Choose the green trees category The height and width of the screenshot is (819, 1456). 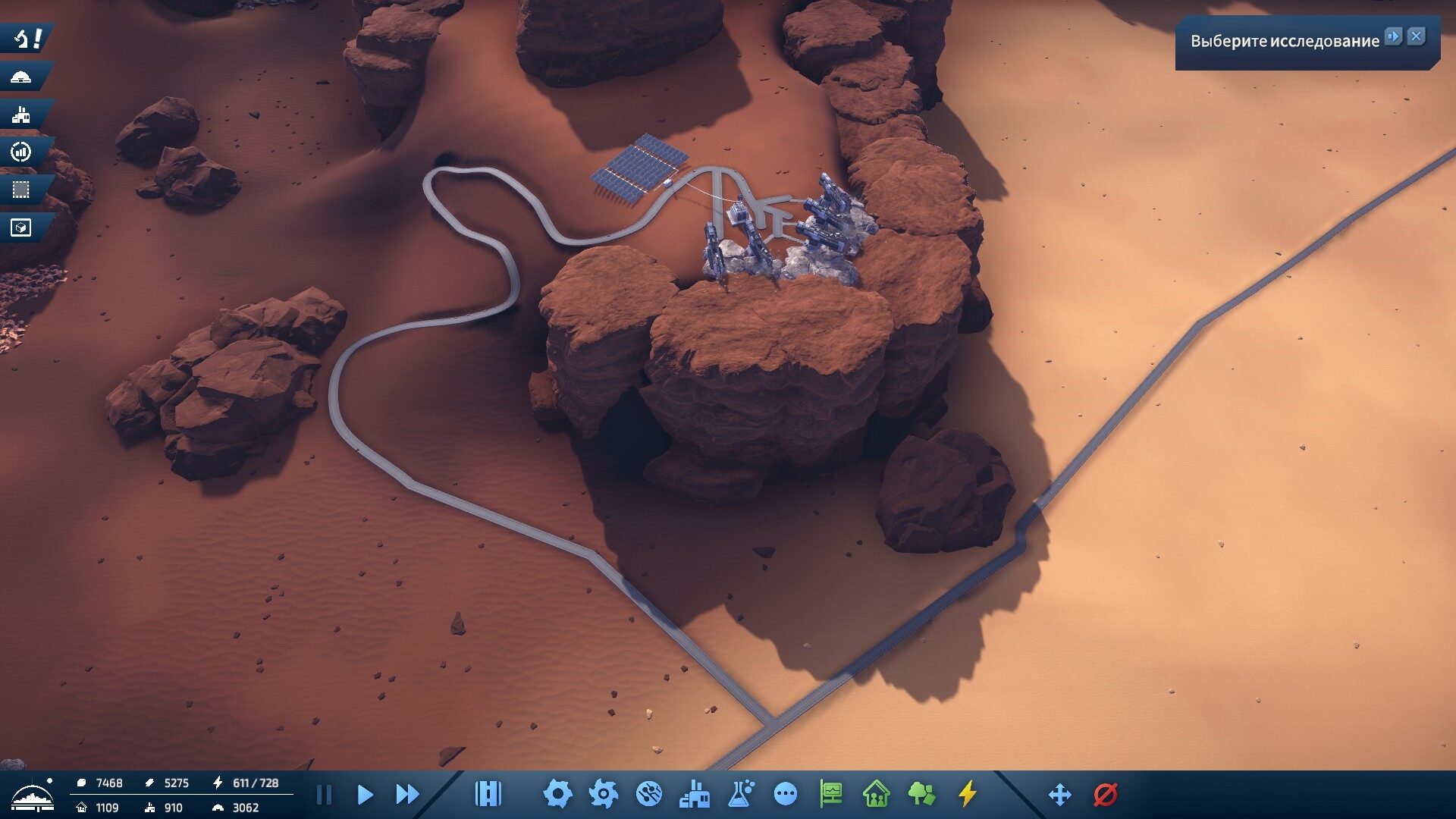921,794
